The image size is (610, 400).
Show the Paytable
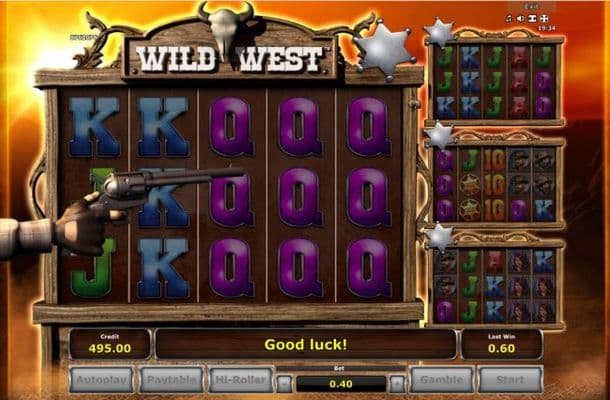[x=170, y=380]
